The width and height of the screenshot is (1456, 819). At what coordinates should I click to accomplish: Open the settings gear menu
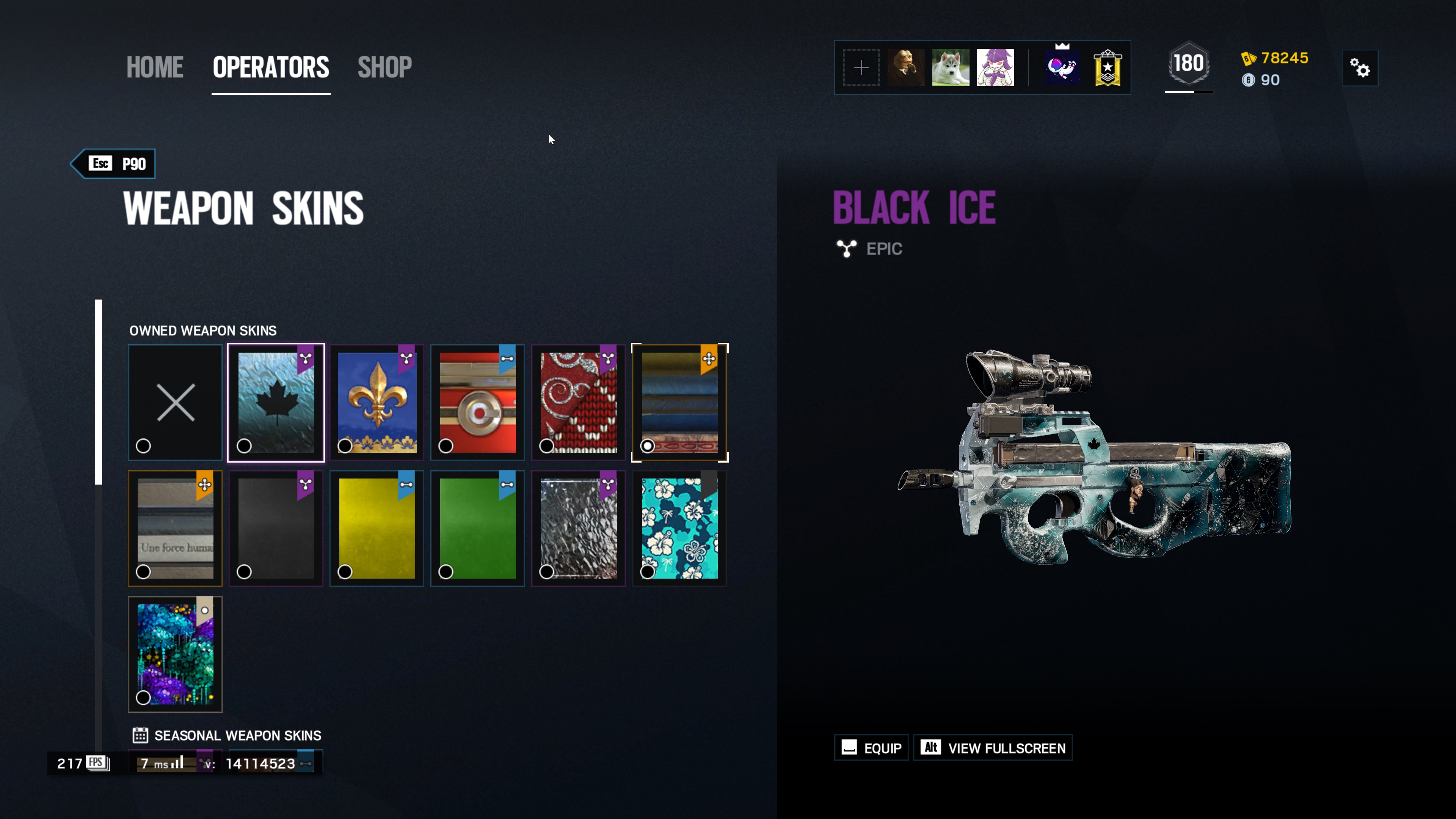(1360, 68)
